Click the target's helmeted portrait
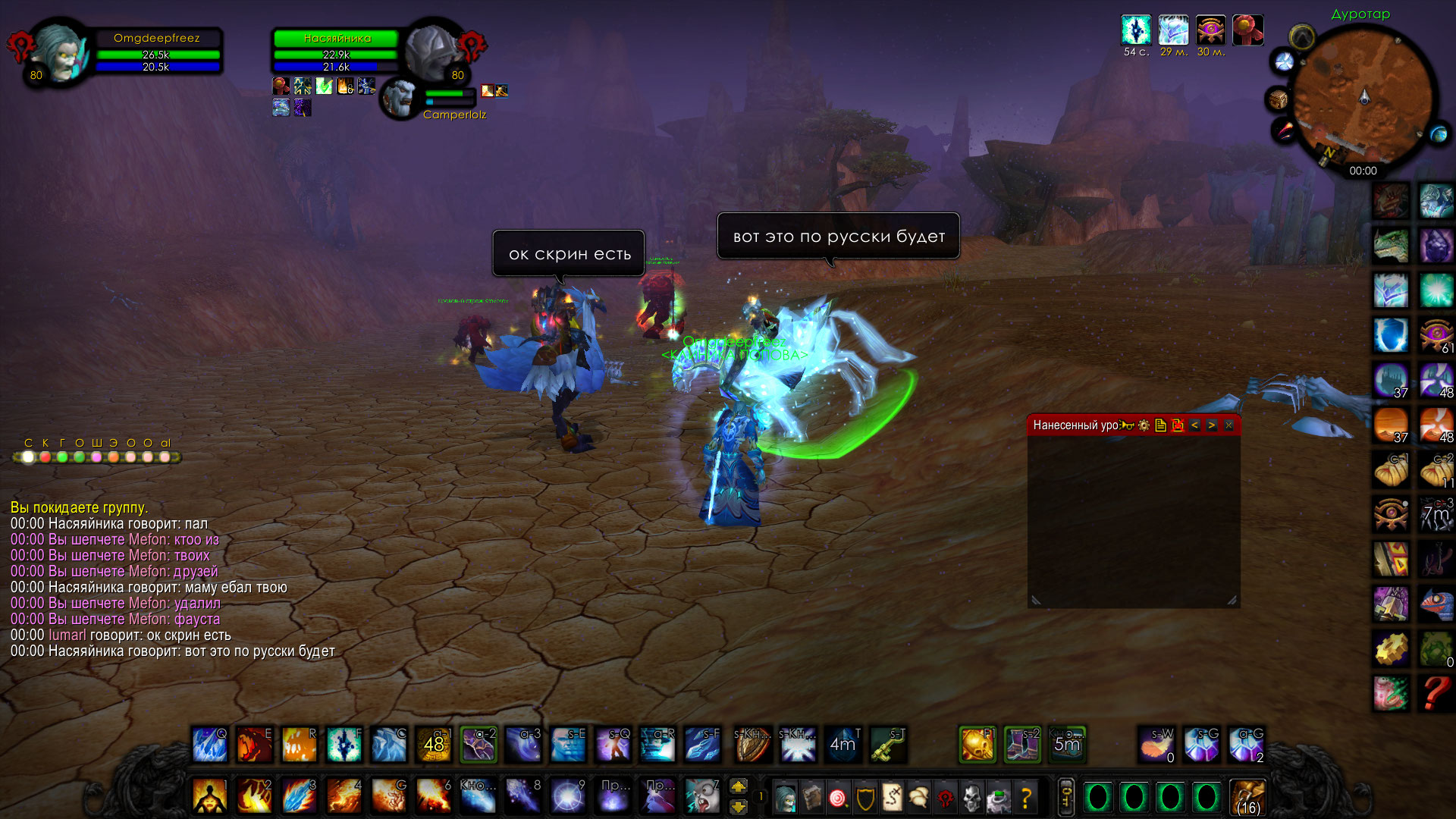The width and height of the screenshot is (1456, 819). click(x=431, y=52)
